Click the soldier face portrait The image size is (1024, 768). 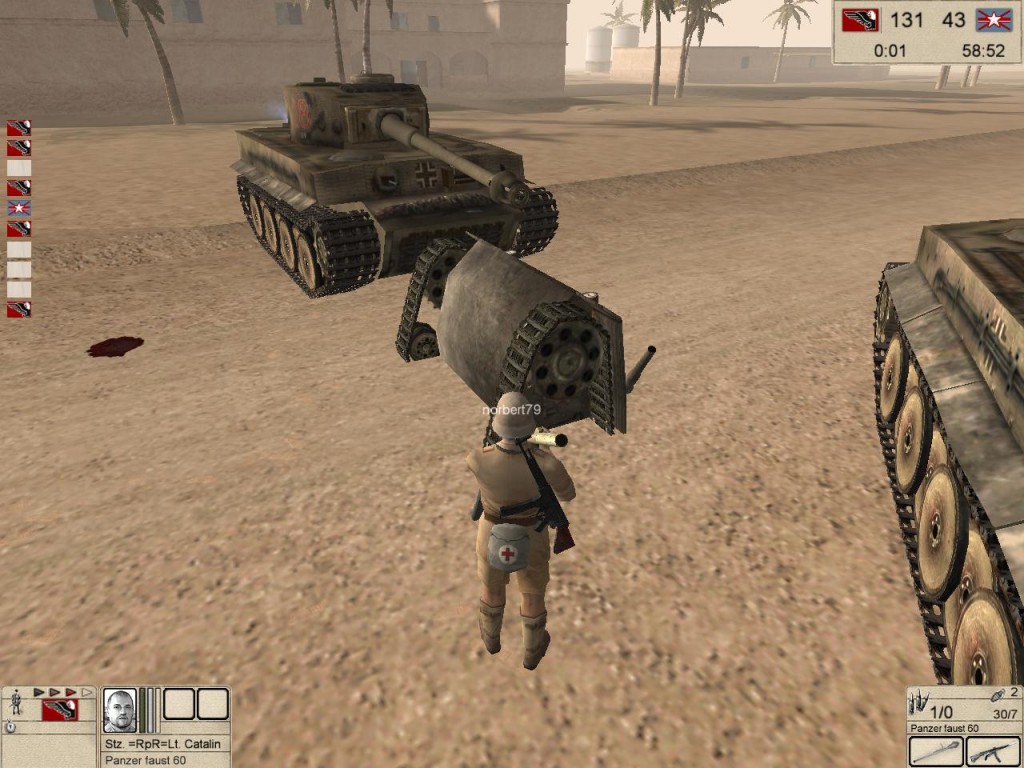pos(119,709)
